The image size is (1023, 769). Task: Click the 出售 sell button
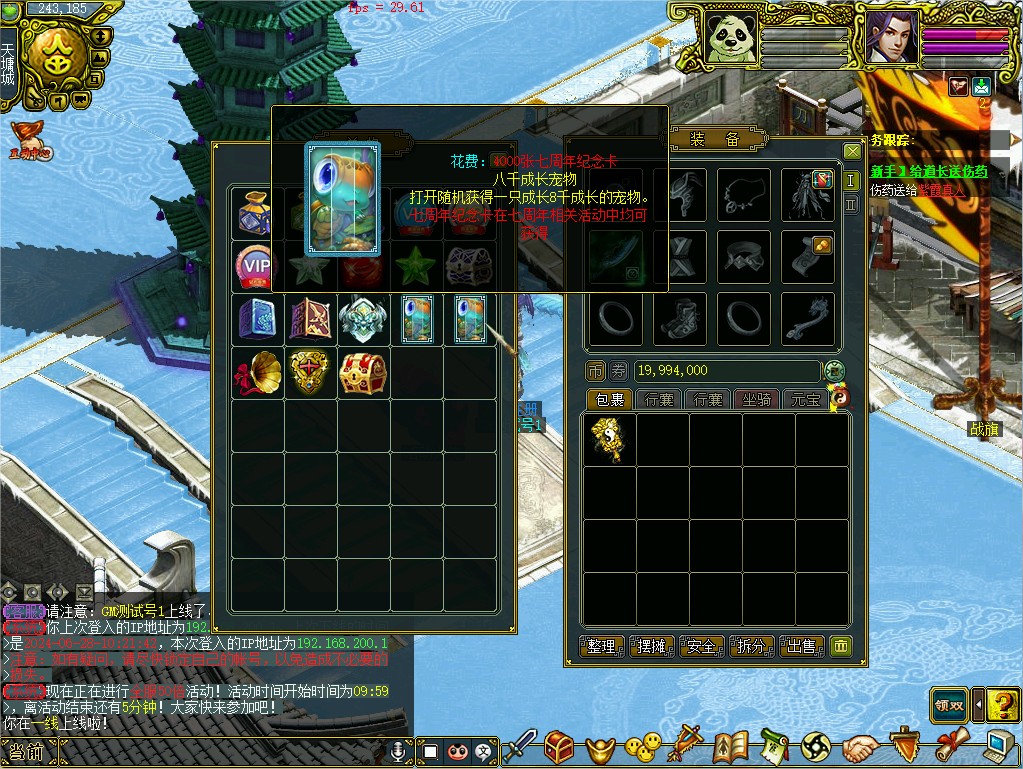(802, 647)
